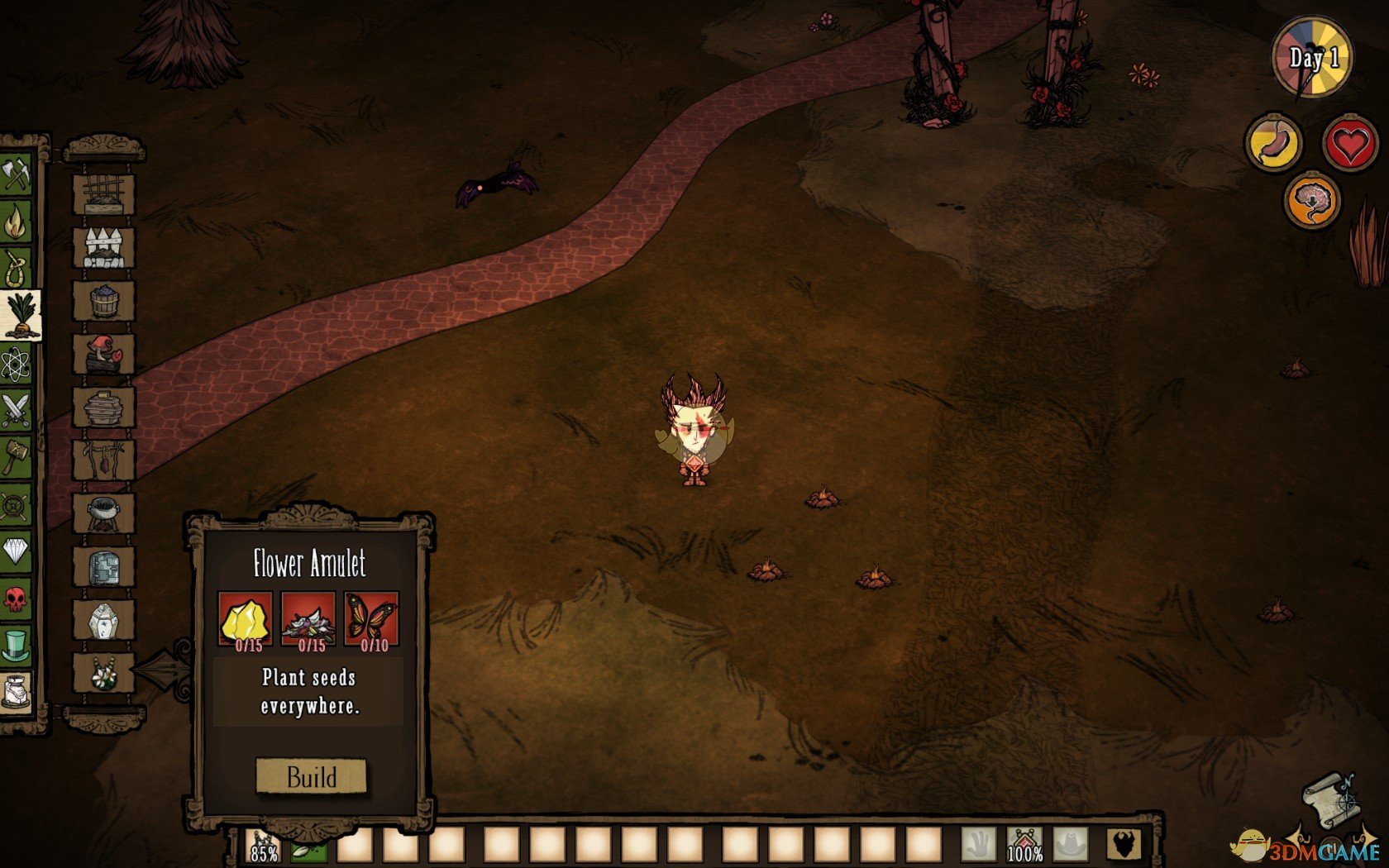The height and width of the screenshot is (868, 1389).
Task: Open the Structures hammer tab
Action: [15, 456]
